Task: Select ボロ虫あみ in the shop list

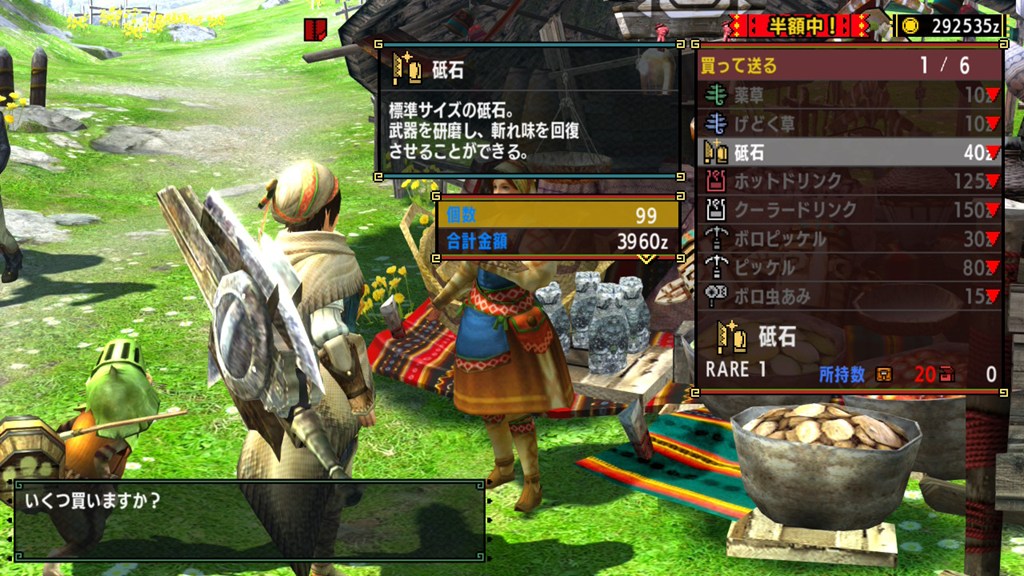Action: click(x=850, y=296)
